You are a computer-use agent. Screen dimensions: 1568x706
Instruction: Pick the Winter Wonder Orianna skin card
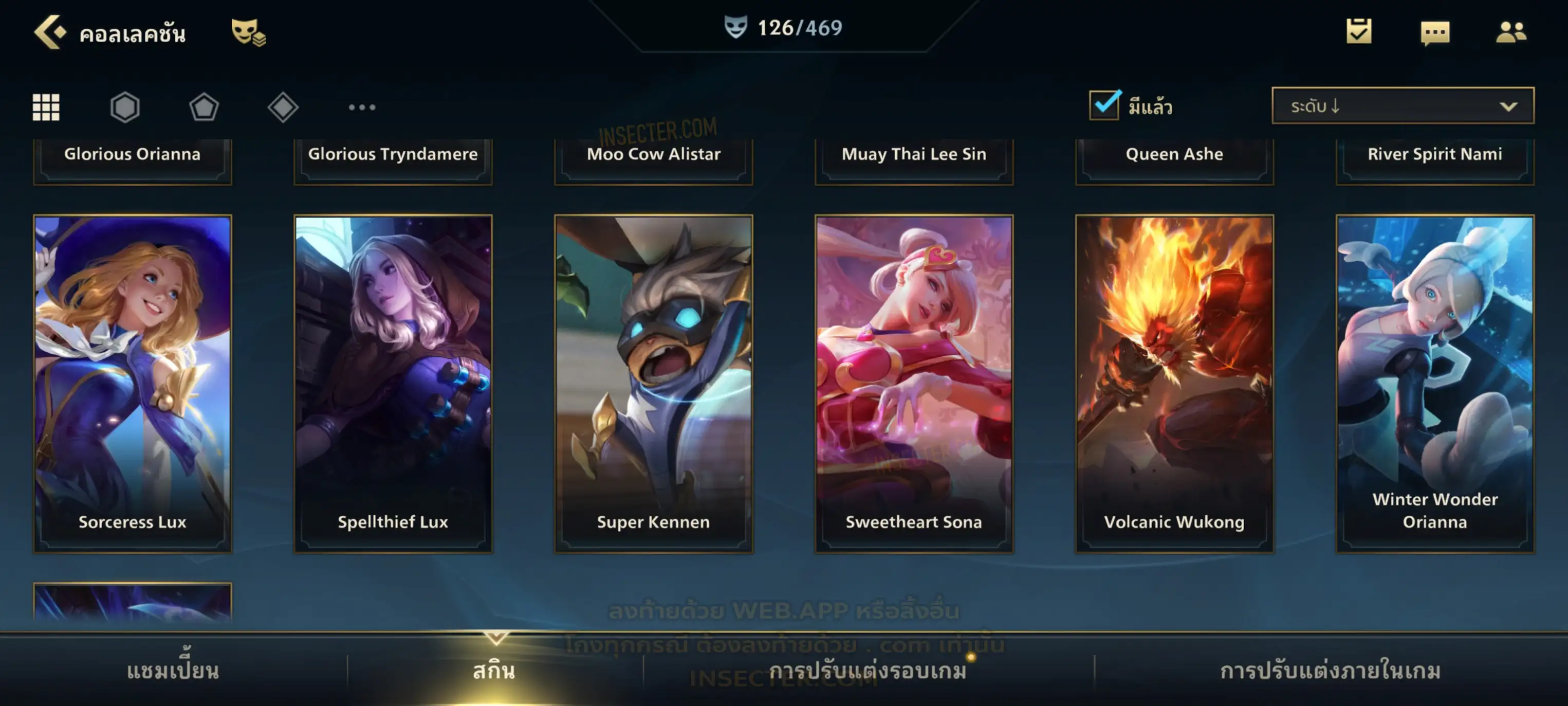1435,384
